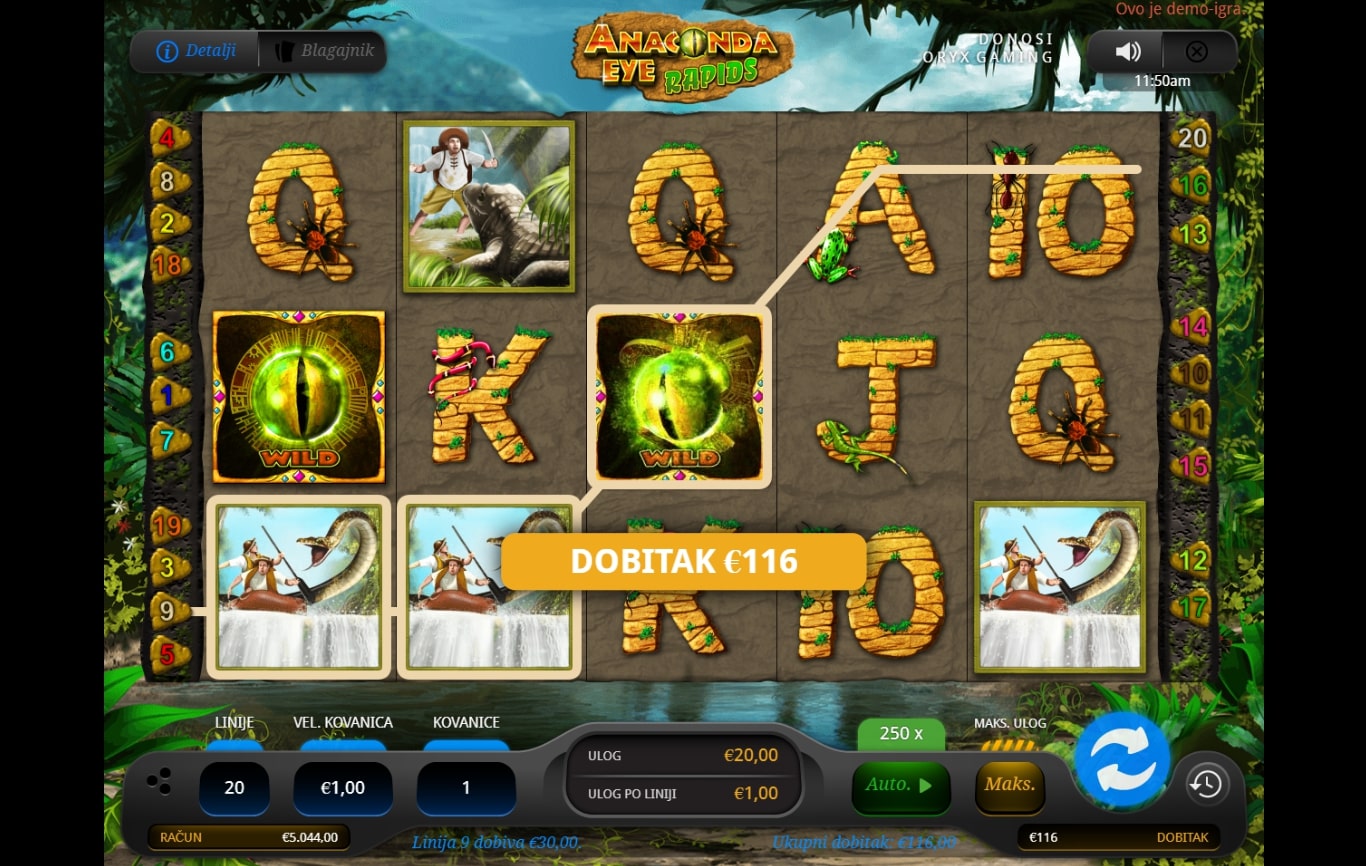Spin the reels with the blue button
1366x866 pixels.
click(x=1122, y=760)
